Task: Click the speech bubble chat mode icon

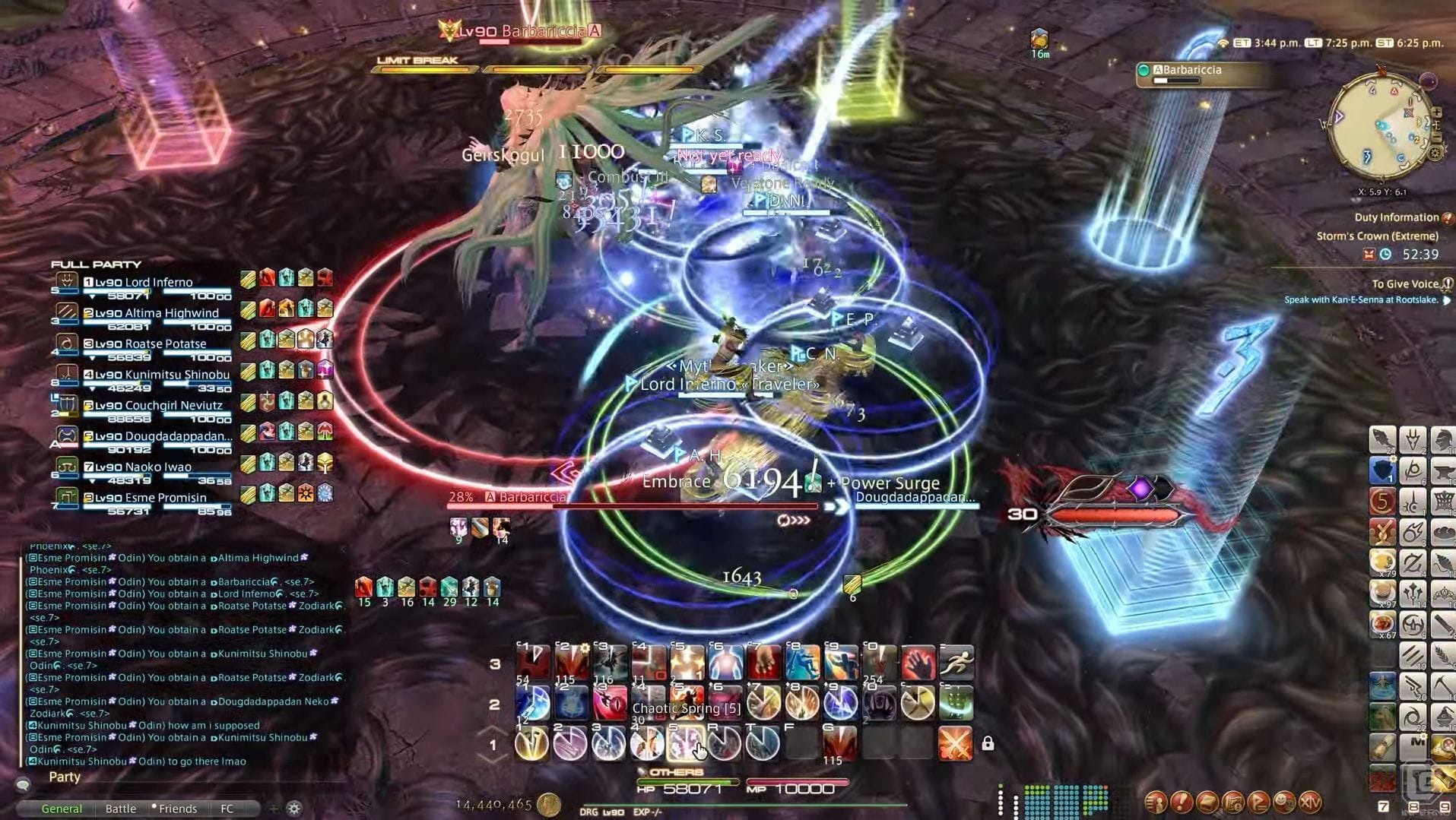Action: pyautogui.click(x=24, y=784)
